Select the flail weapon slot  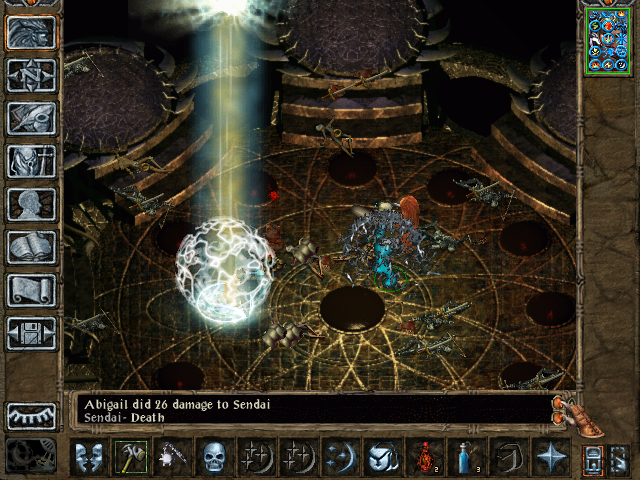(172, 458)
